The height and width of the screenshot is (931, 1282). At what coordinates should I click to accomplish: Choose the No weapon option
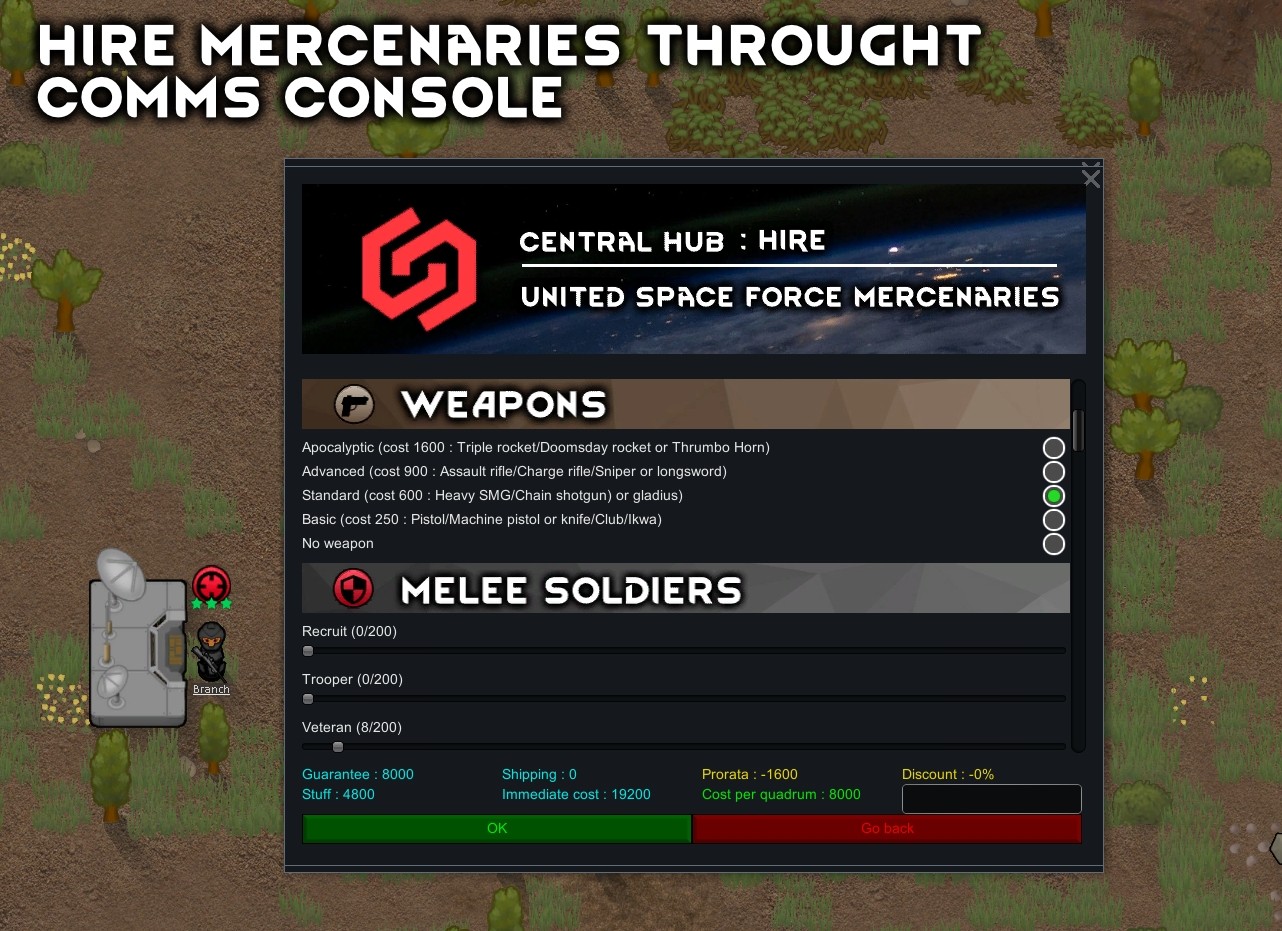click(x=1053, y=544)
